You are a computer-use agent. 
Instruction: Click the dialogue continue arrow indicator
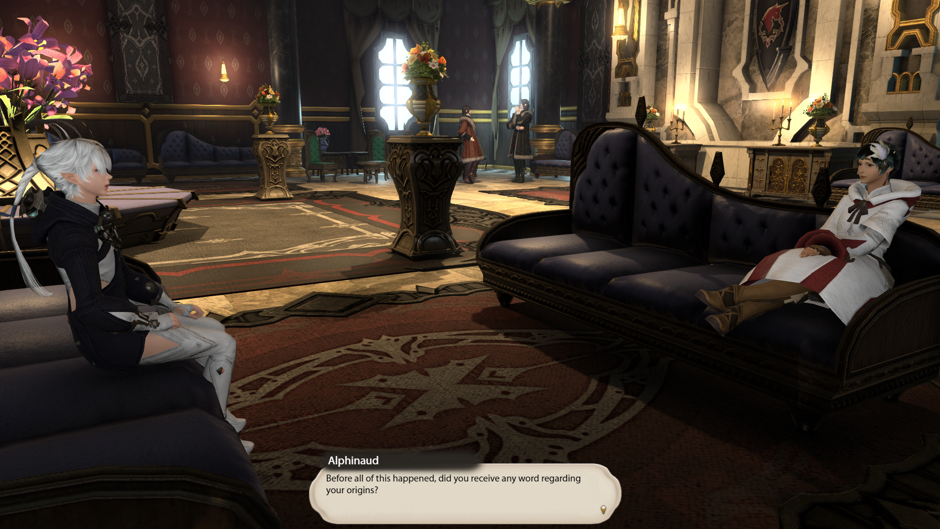click(603, 510)
